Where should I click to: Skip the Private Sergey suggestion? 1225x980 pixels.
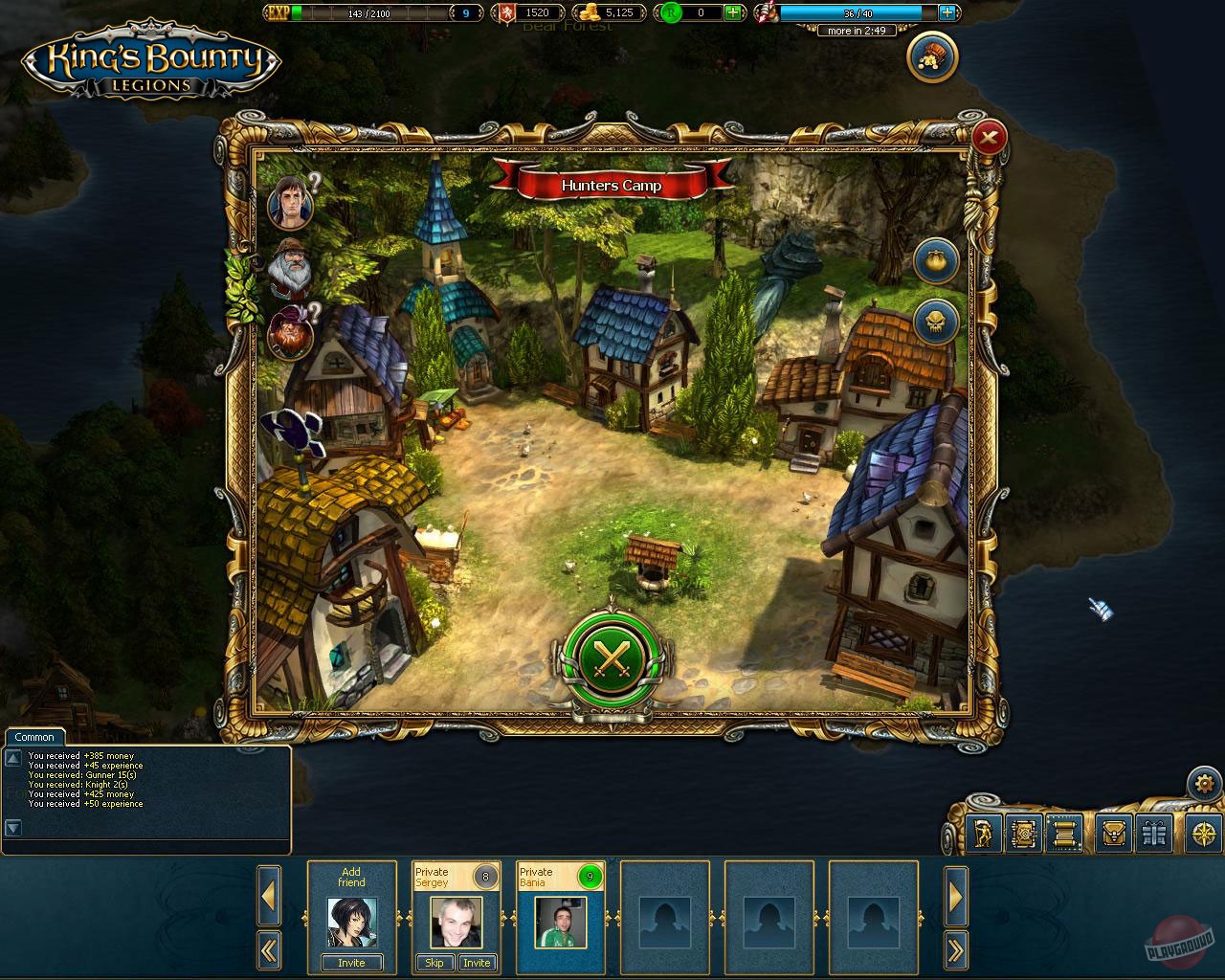click(x=435, y=963)
